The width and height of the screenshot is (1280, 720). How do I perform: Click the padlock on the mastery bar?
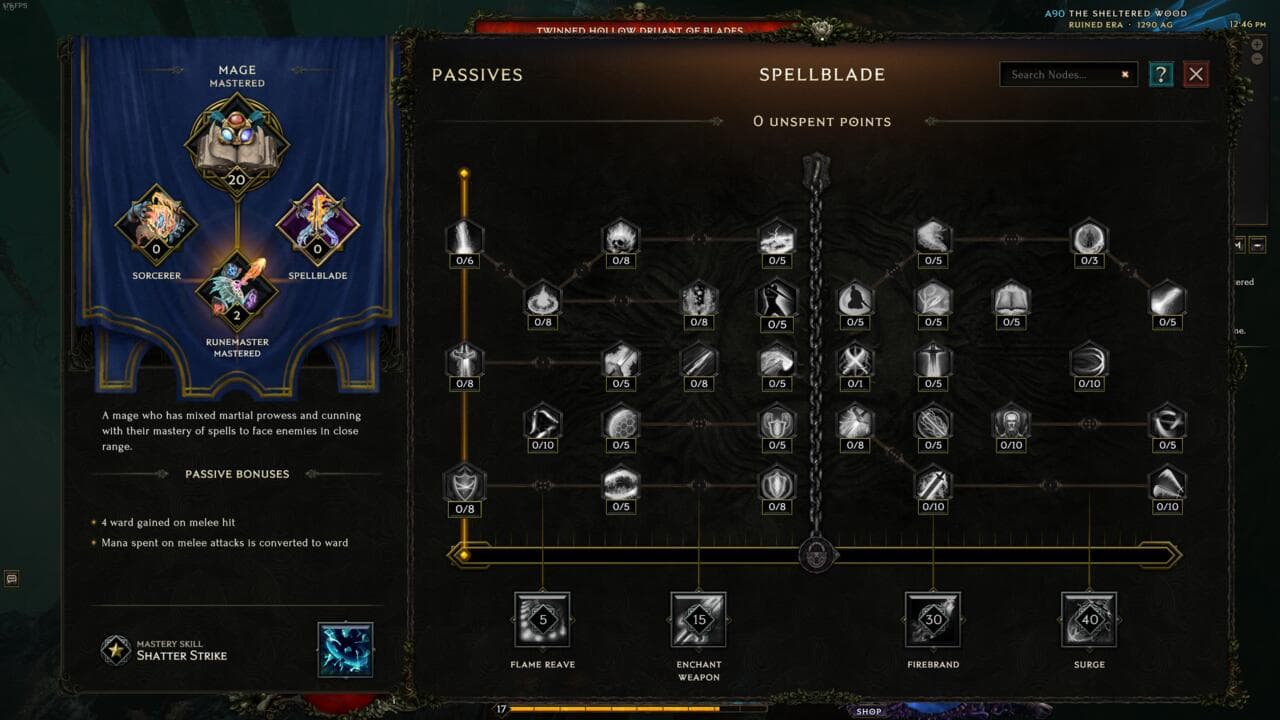click(x=817, y=554)
